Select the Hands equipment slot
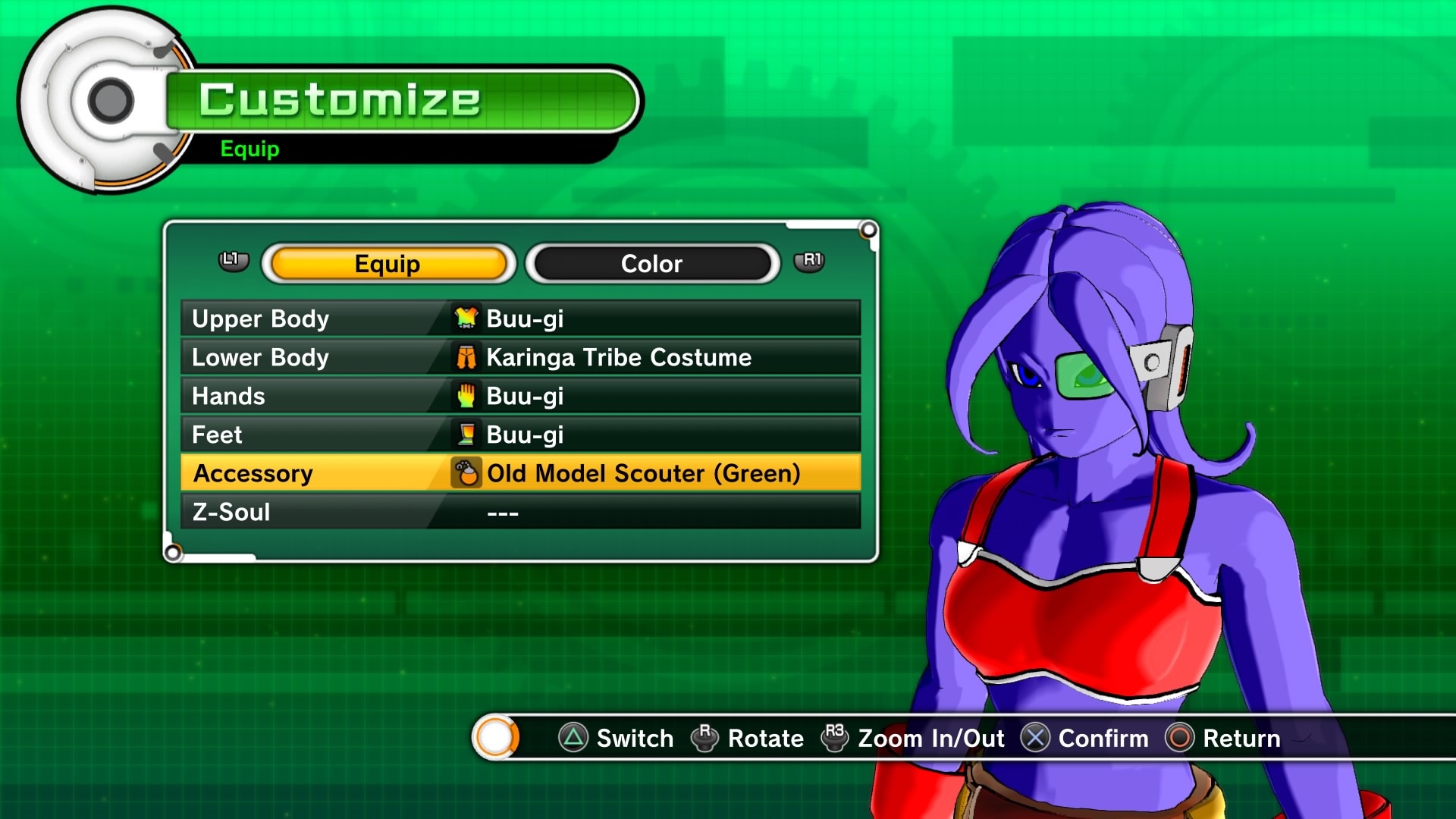1456x819 pixels. (x=520, y=396)
